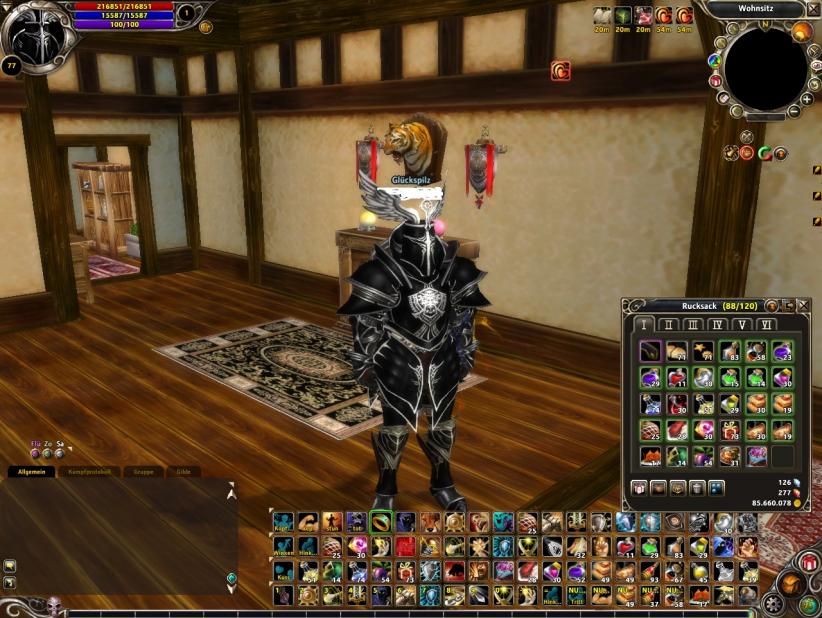Screen dimensions: 822x618
Task: Open Rucksack tab VI
Action: coord(766,324)
